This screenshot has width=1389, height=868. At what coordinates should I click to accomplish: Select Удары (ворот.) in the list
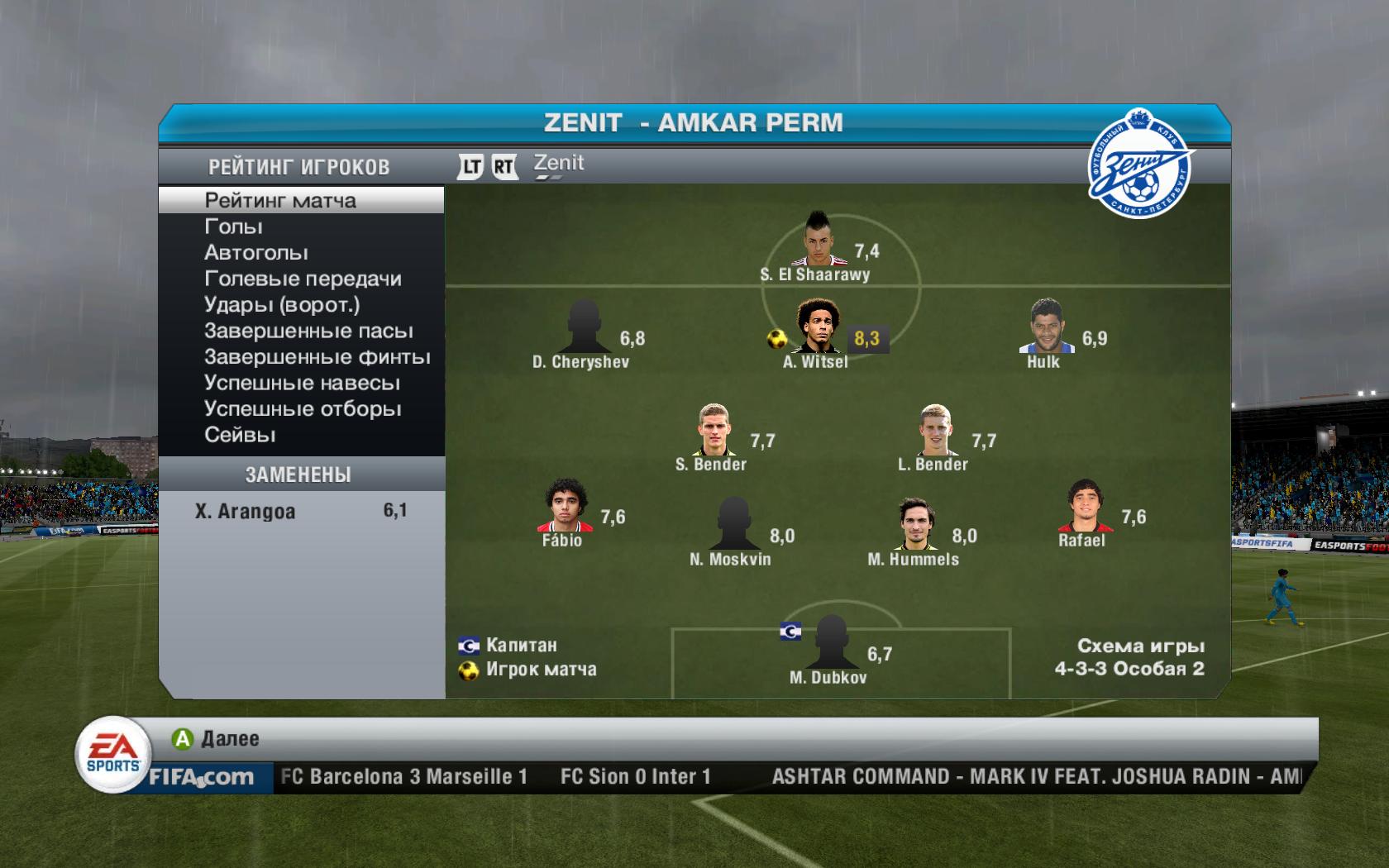[282, 305]
